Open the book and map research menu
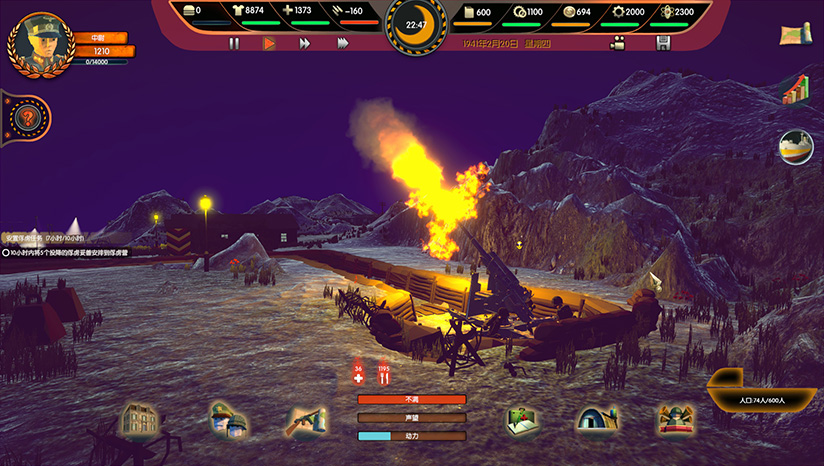The height and width of the screenshot is (466, 824). [522, 420]
